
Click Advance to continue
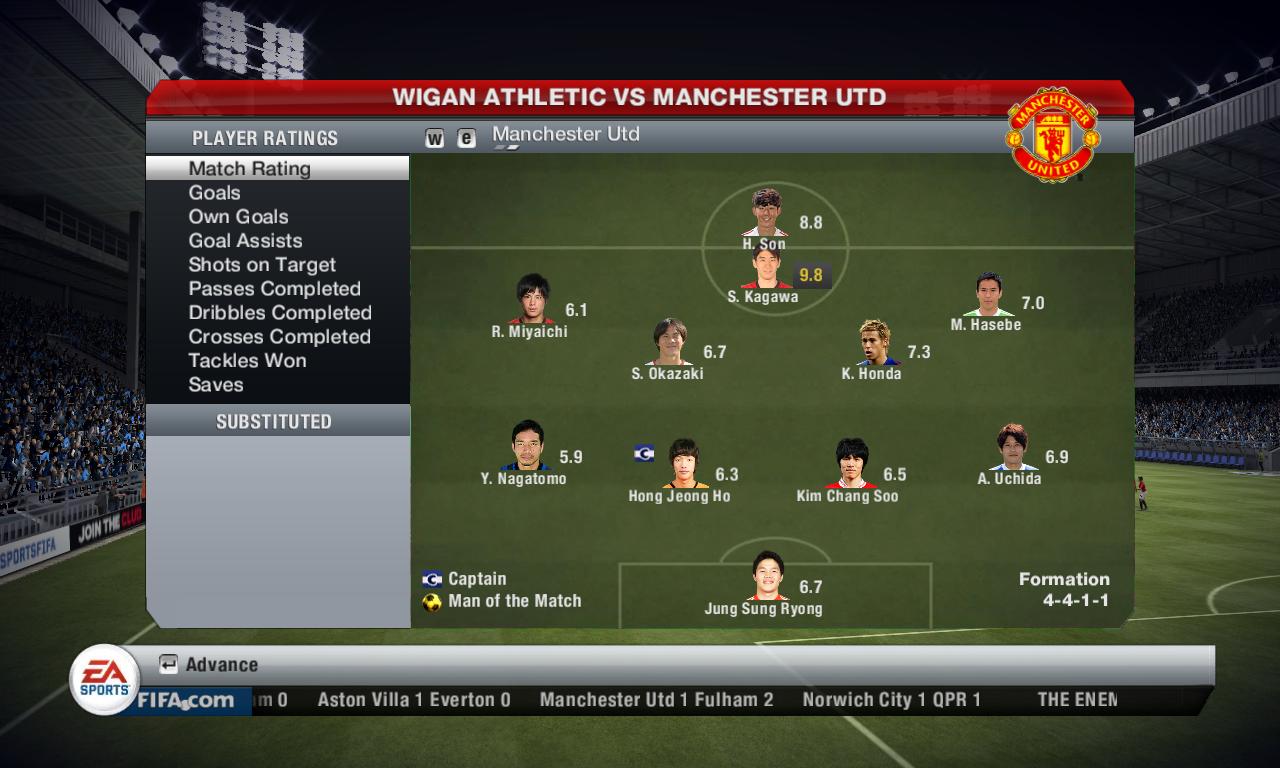[210, 665]
